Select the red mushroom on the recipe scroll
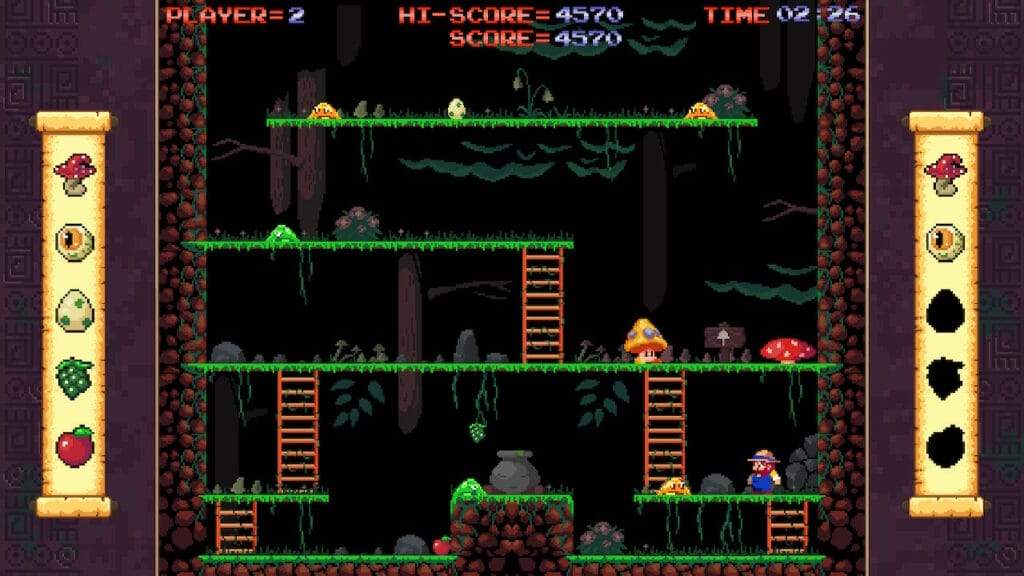 (74, 174)
